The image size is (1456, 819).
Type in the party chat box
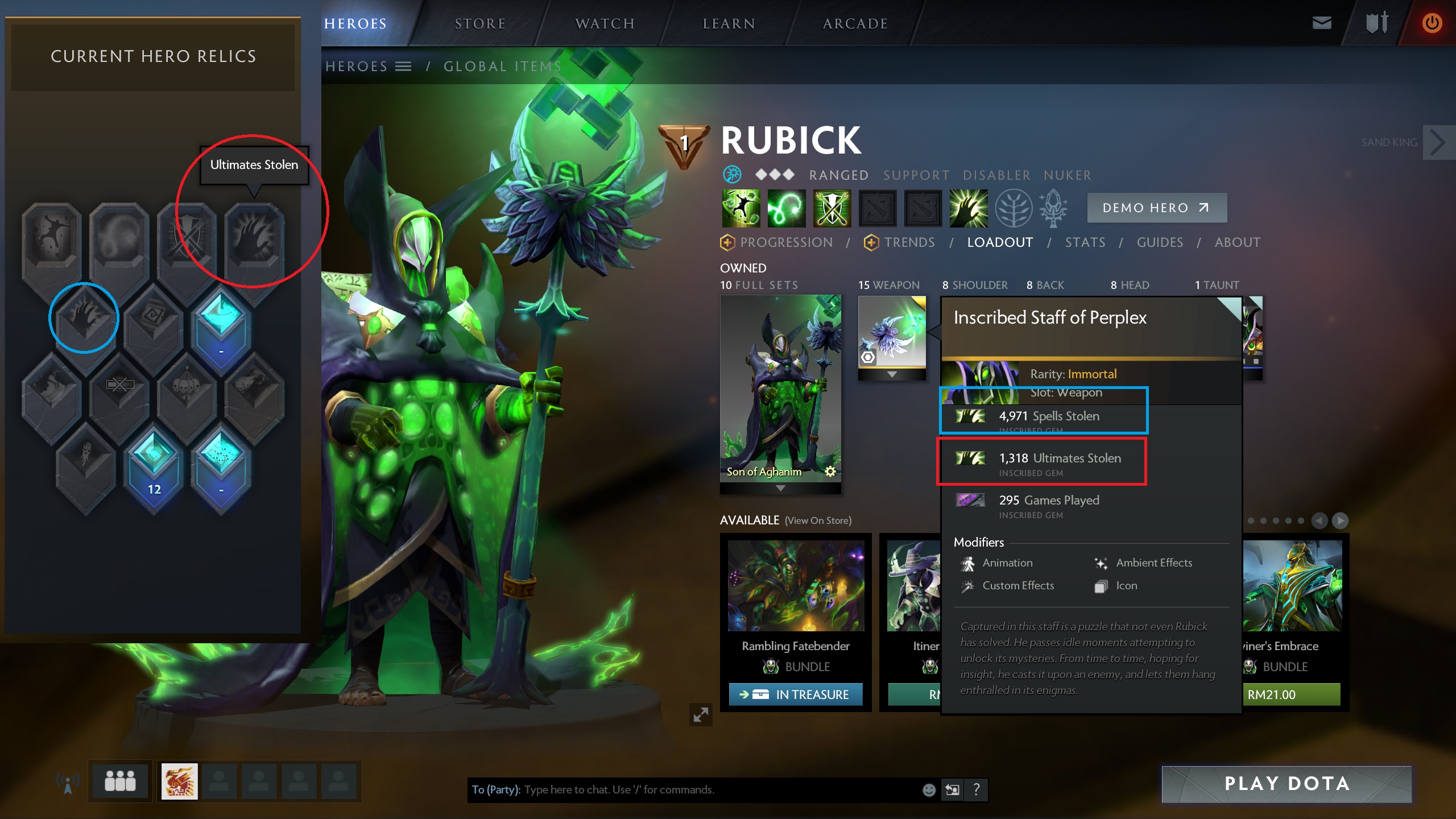[717, 790]
